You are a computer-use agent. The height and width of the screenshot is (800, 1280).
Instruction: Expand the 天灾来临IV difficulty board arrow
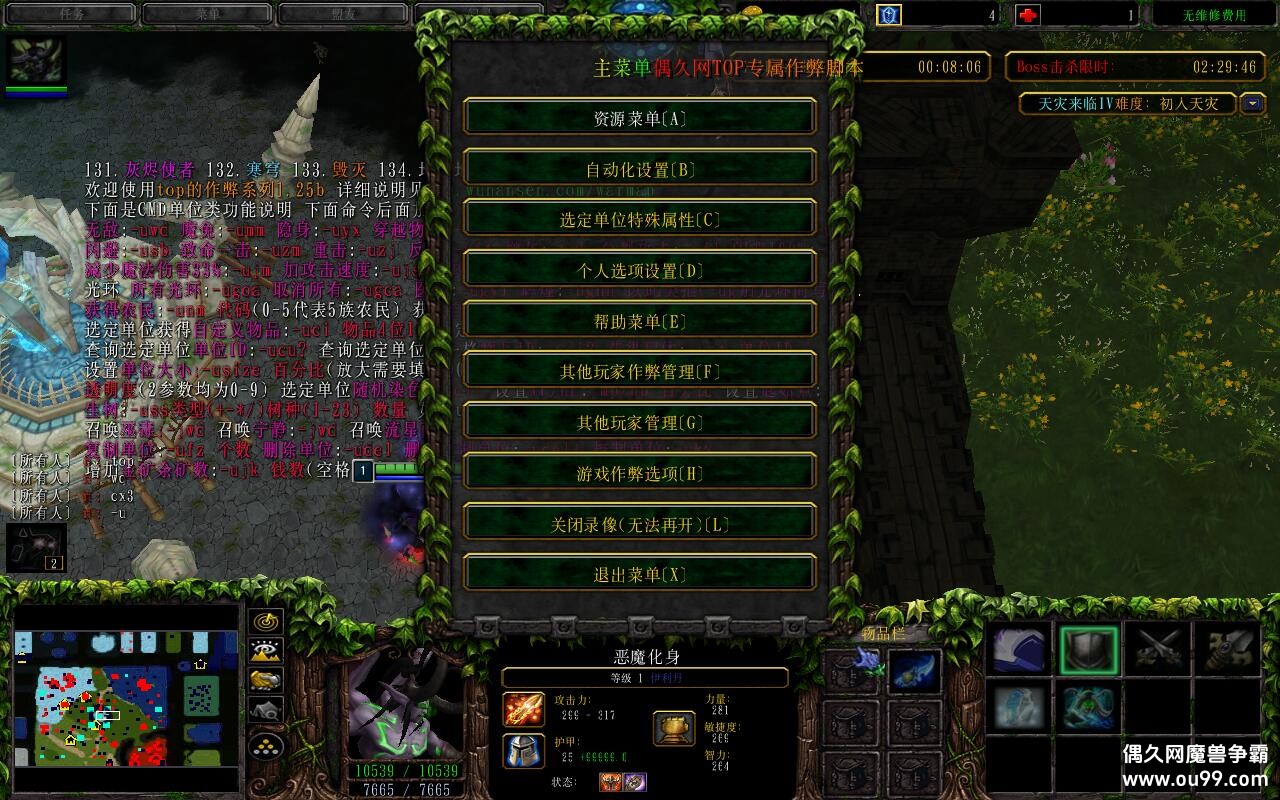tap(1253, 103)
